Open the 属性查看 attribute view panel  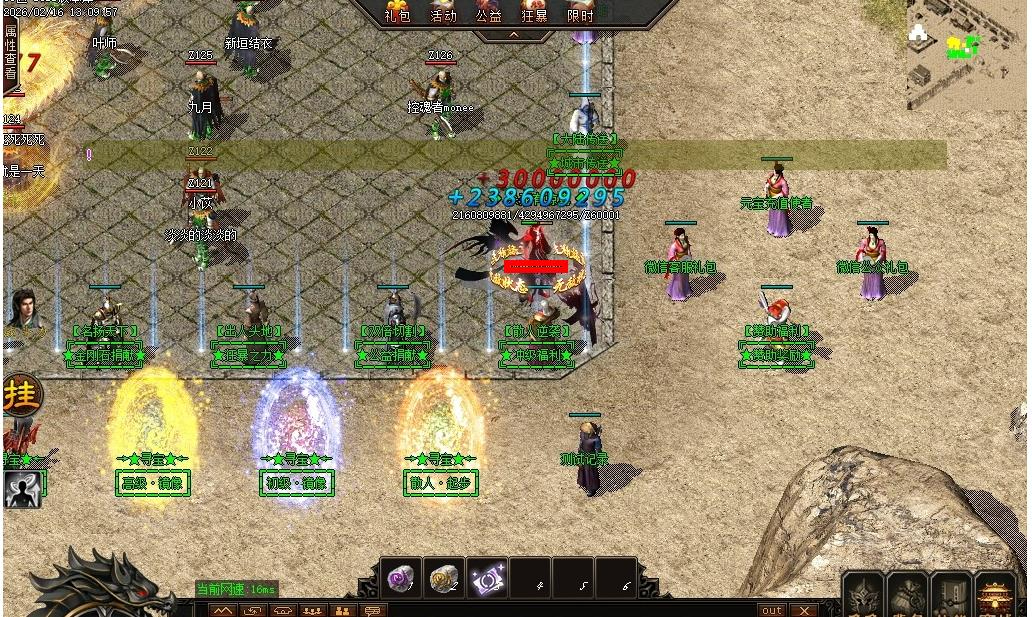click(10, 52)
